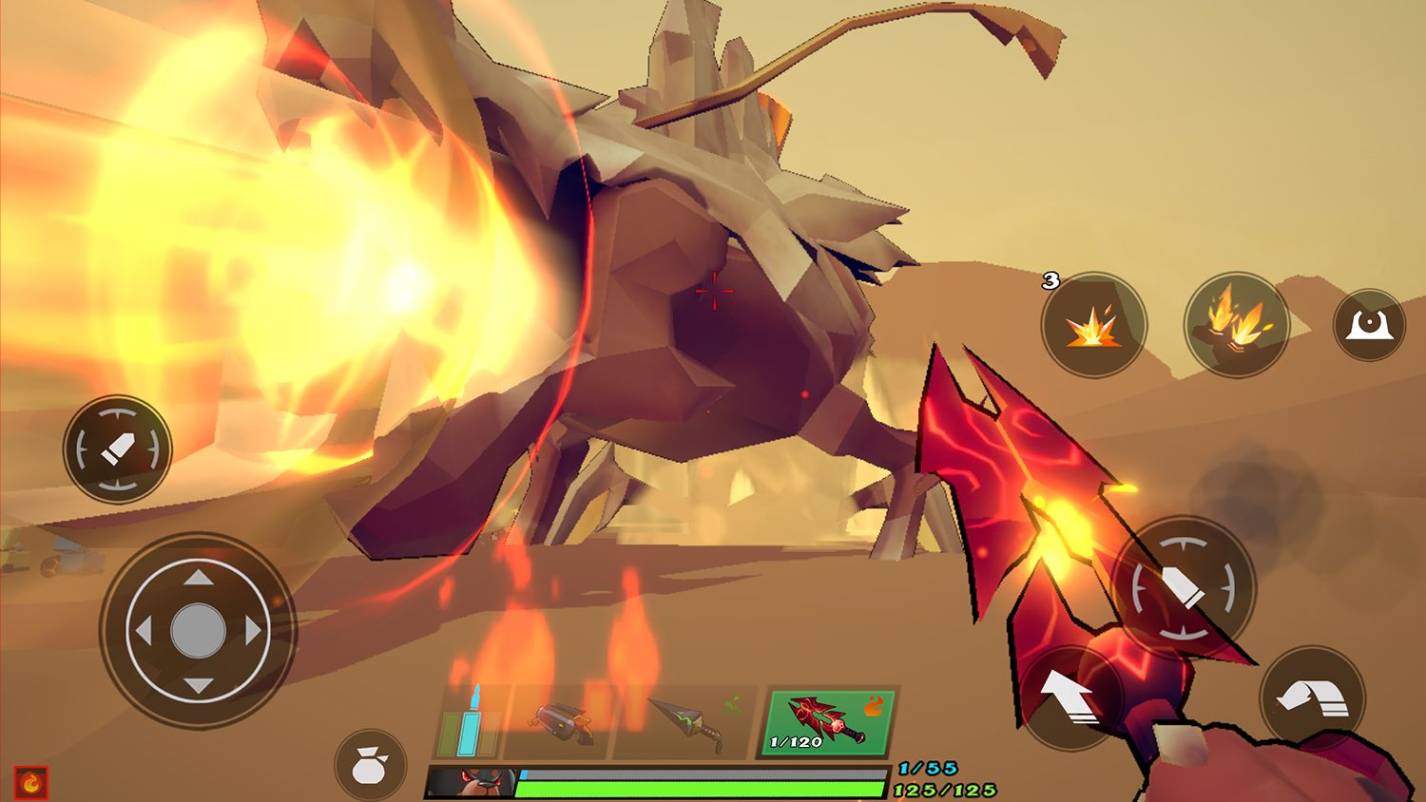Click the fire buff icon in the corner
1426x802 pixels.
31,781
